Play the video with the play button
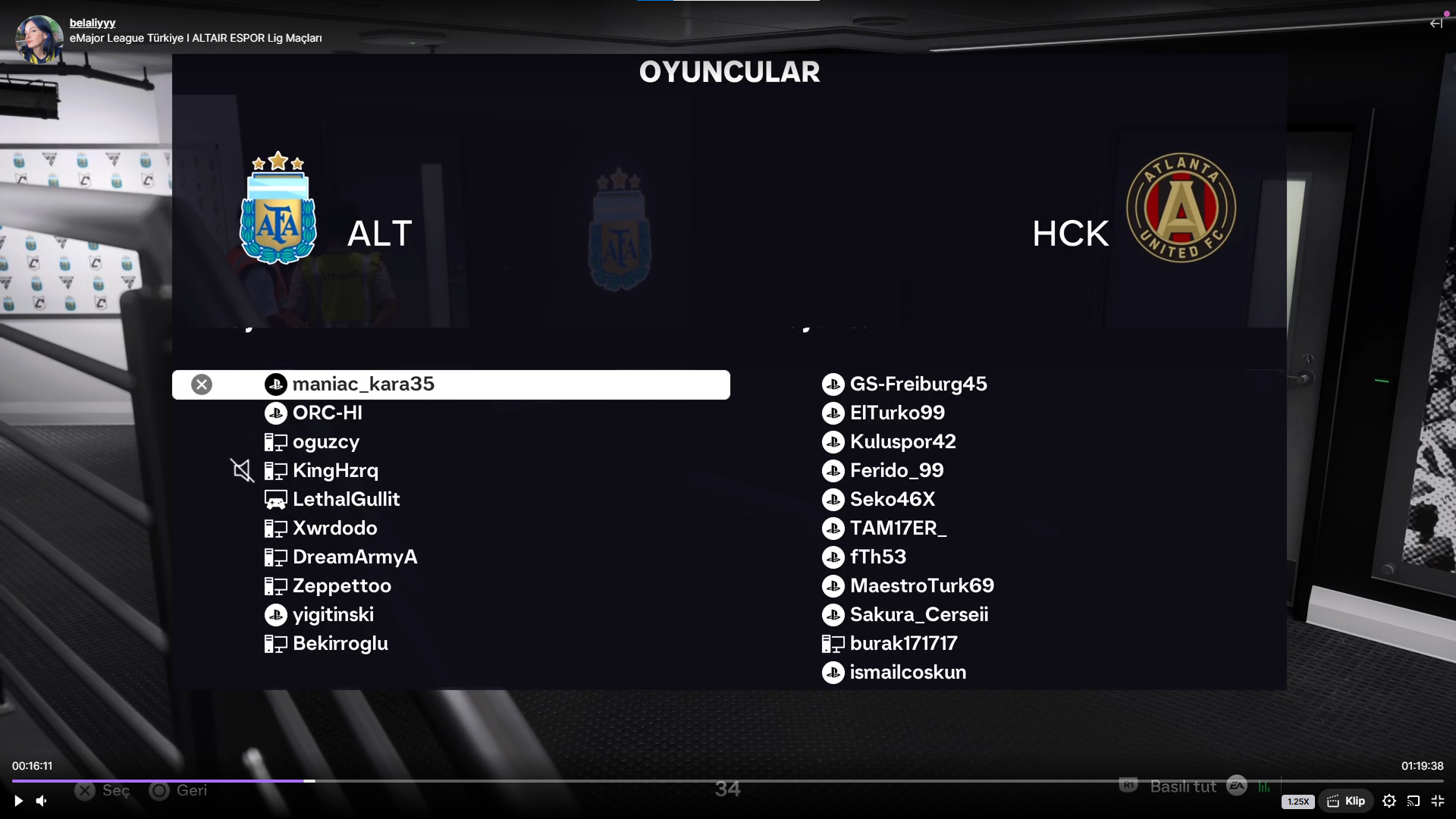The width and height of the screenshot is (1456, 819). pyautogui.click(x=18, y=801)
